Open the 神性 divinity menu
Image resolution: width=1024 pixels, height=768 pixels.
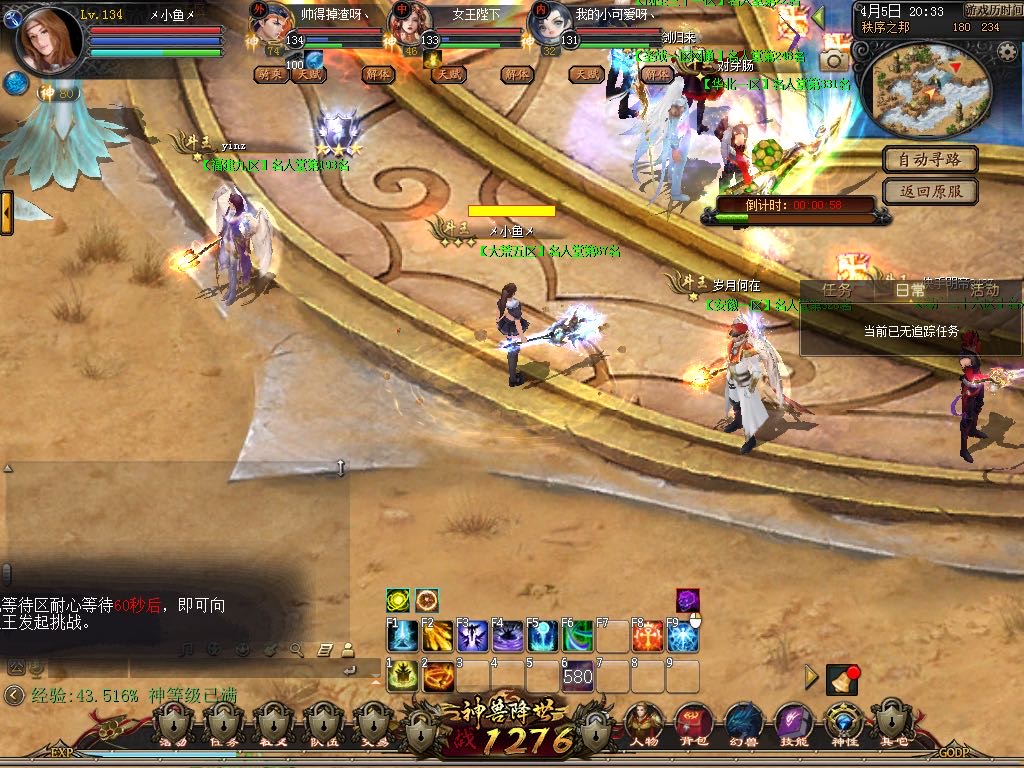(843, 722)
